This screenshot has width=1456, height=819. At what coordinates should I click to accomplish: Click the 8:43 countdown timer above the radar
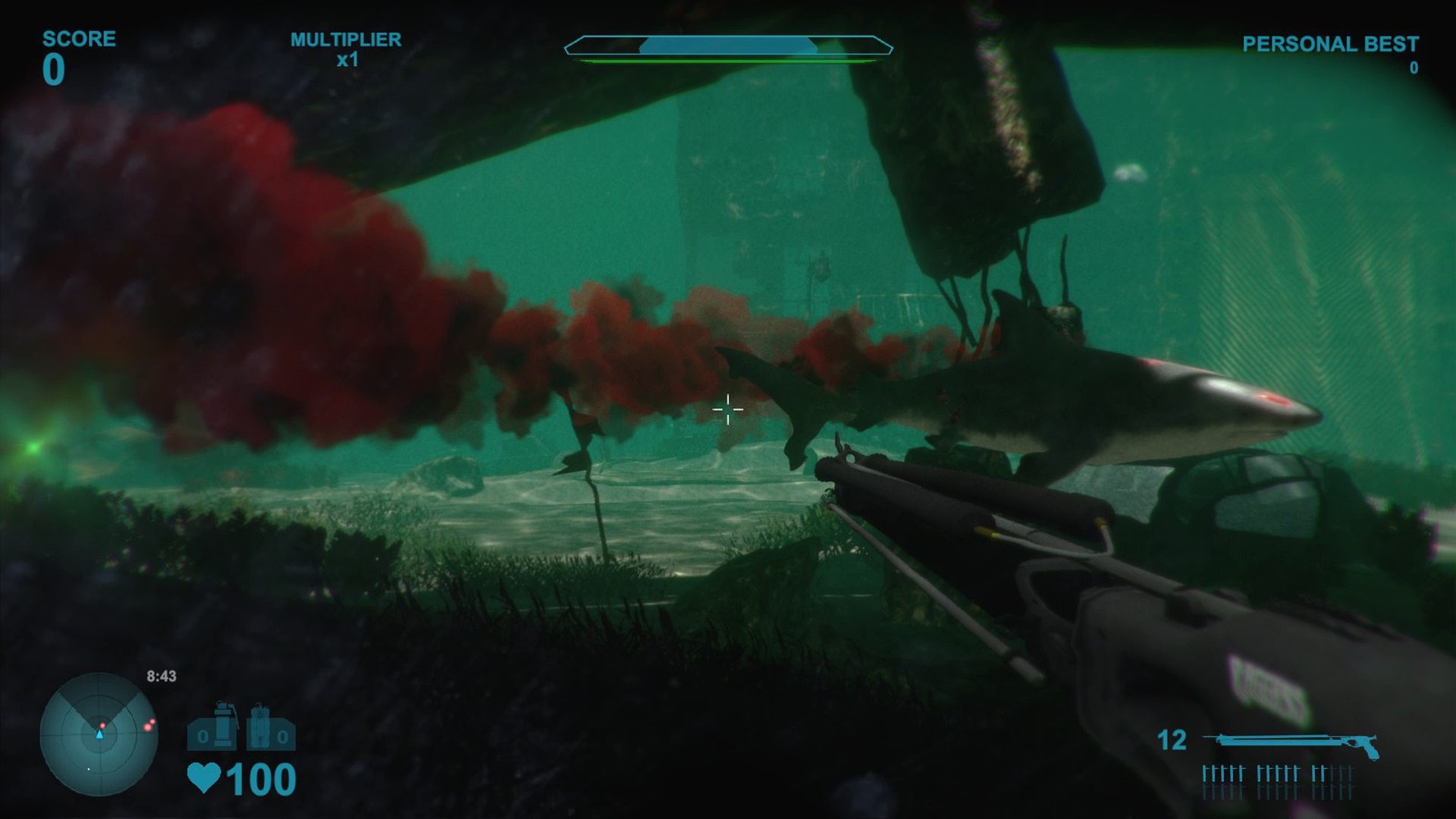click(x=161, y=676)
